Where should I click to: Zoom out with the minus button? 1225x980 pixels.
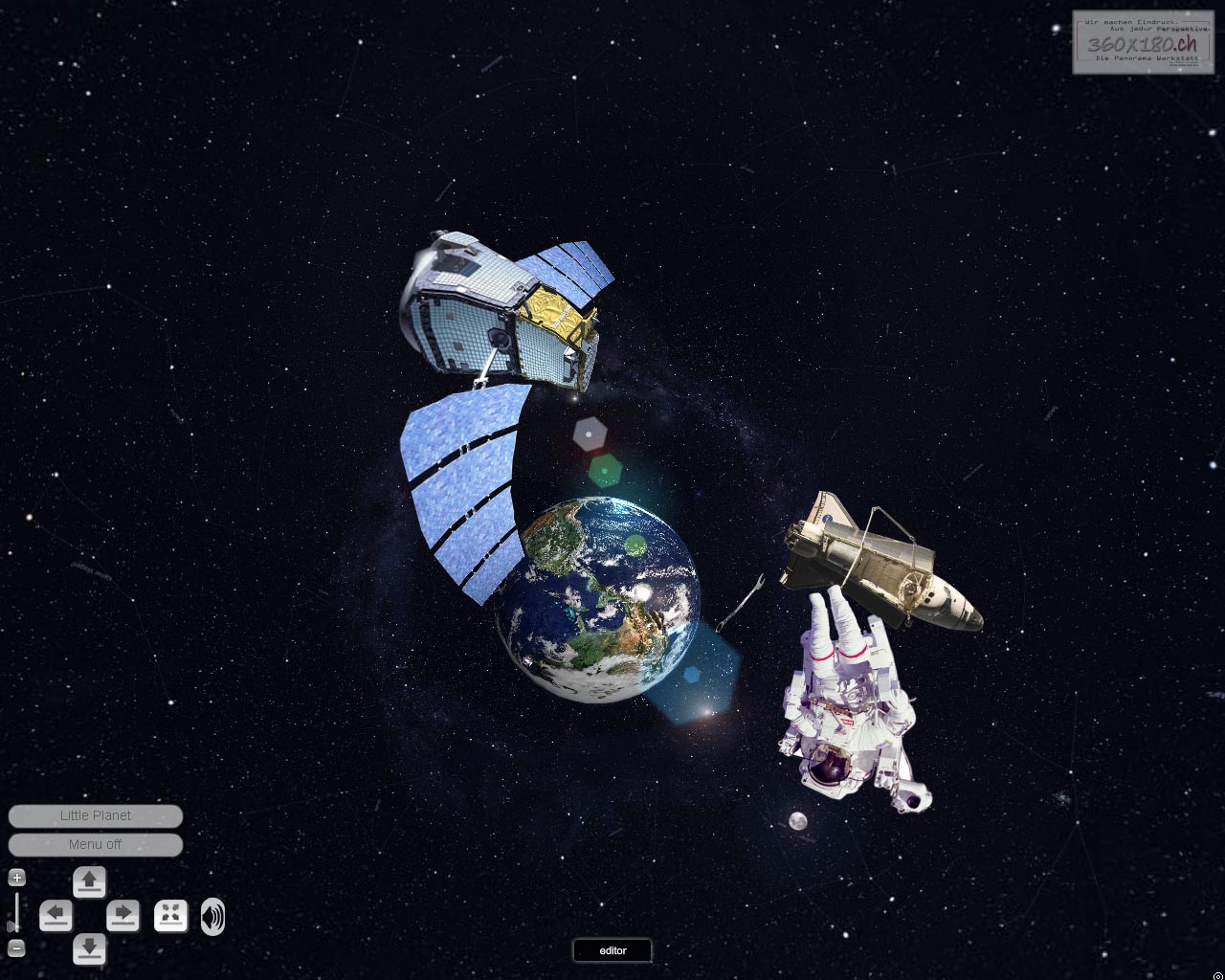tap(16, 948)
